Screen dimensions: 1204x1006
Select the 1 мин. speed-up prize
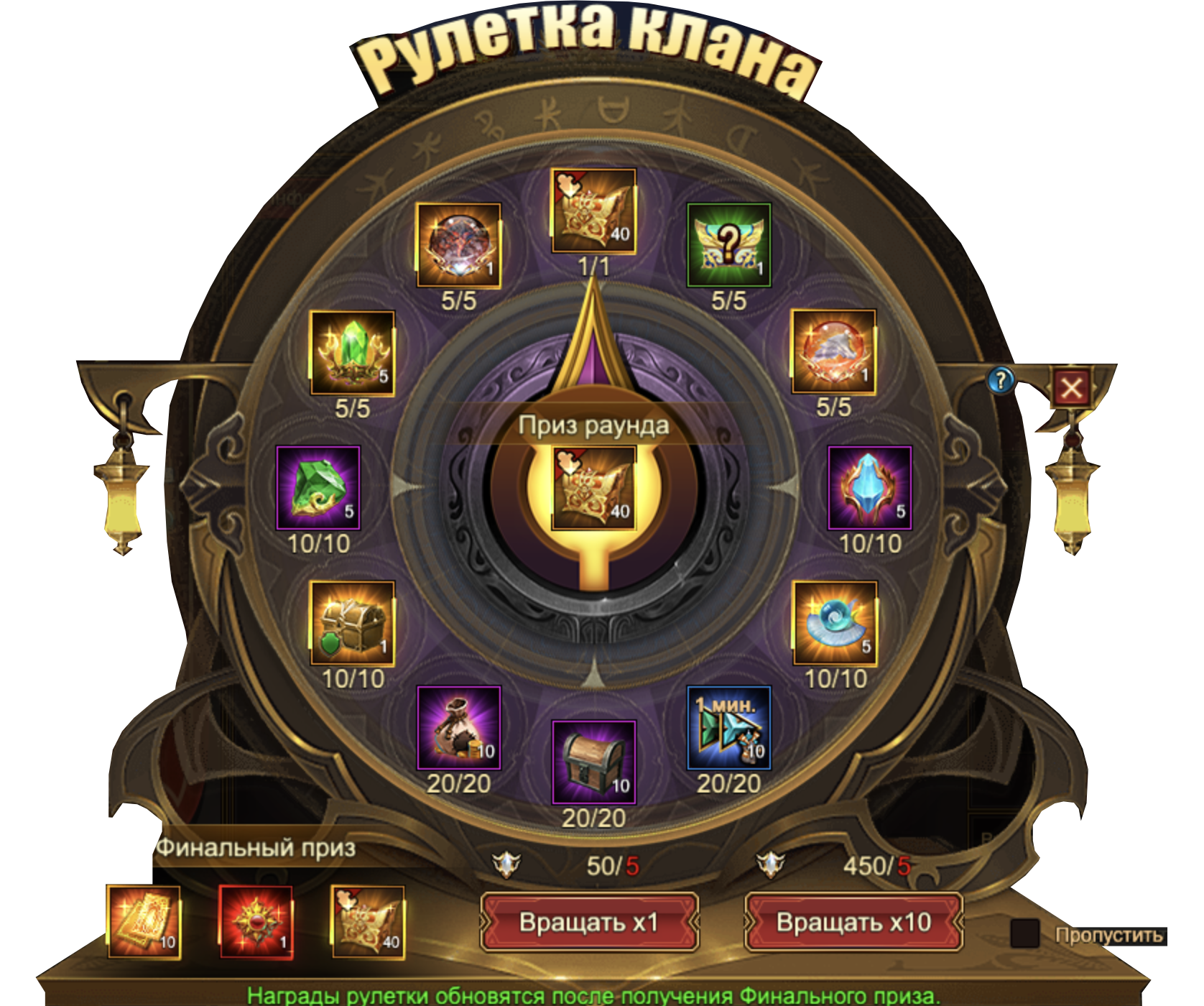728,728
